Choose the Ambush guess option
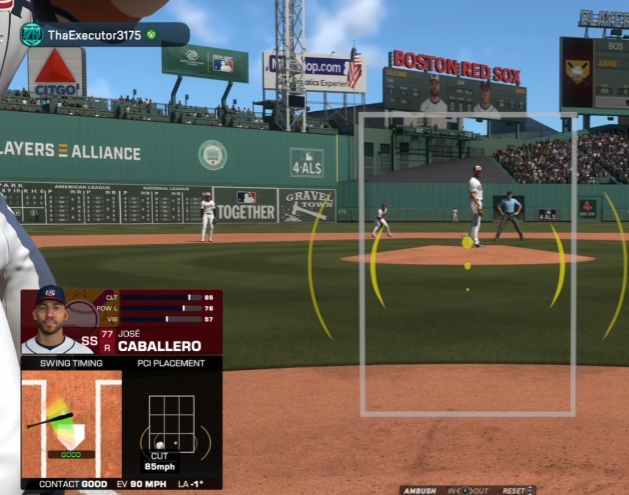The width and height of the screenshot is (629, 495). [x=422, y=490]
